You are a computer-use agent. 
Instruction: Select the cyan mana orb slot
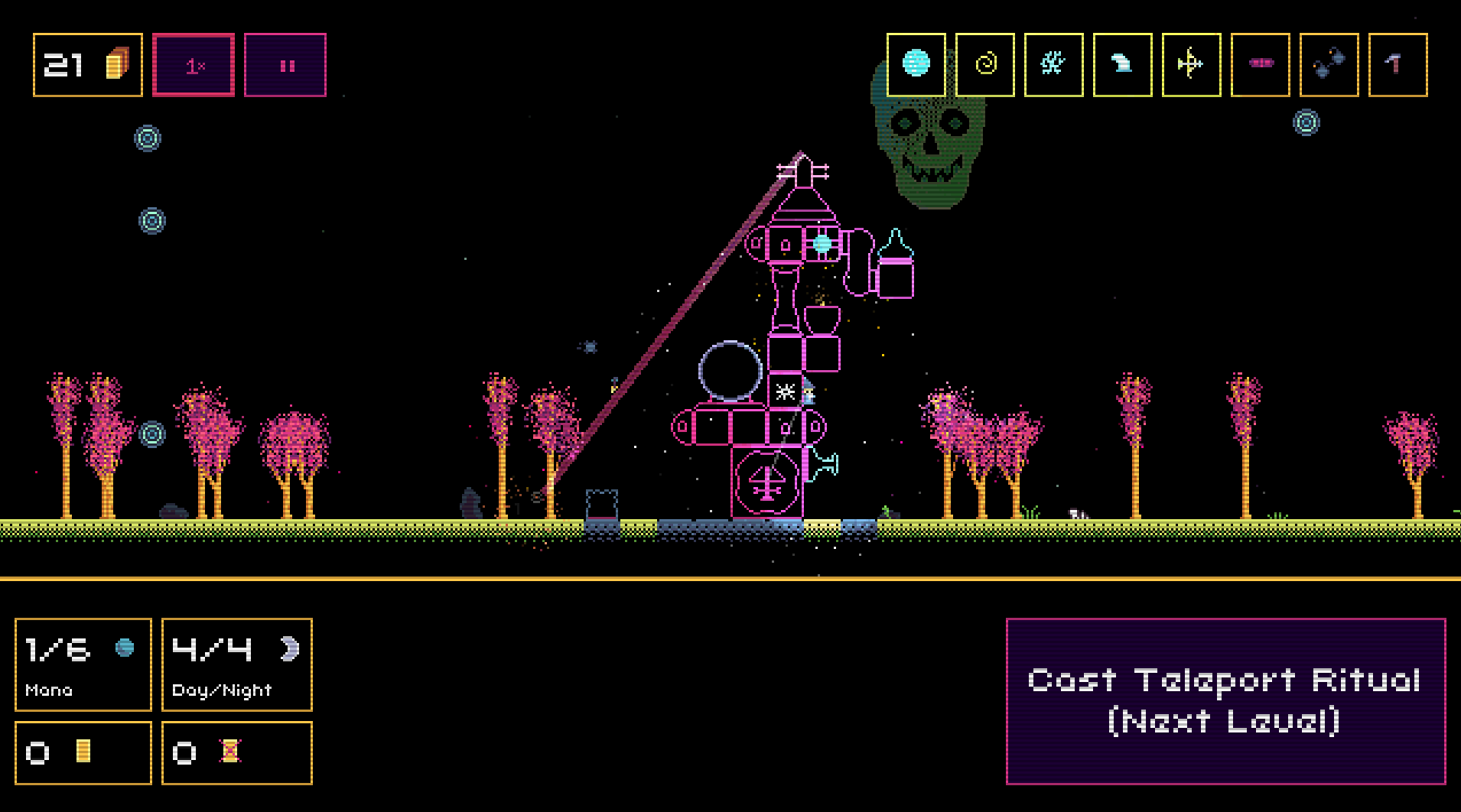click(x=916, y=64)
